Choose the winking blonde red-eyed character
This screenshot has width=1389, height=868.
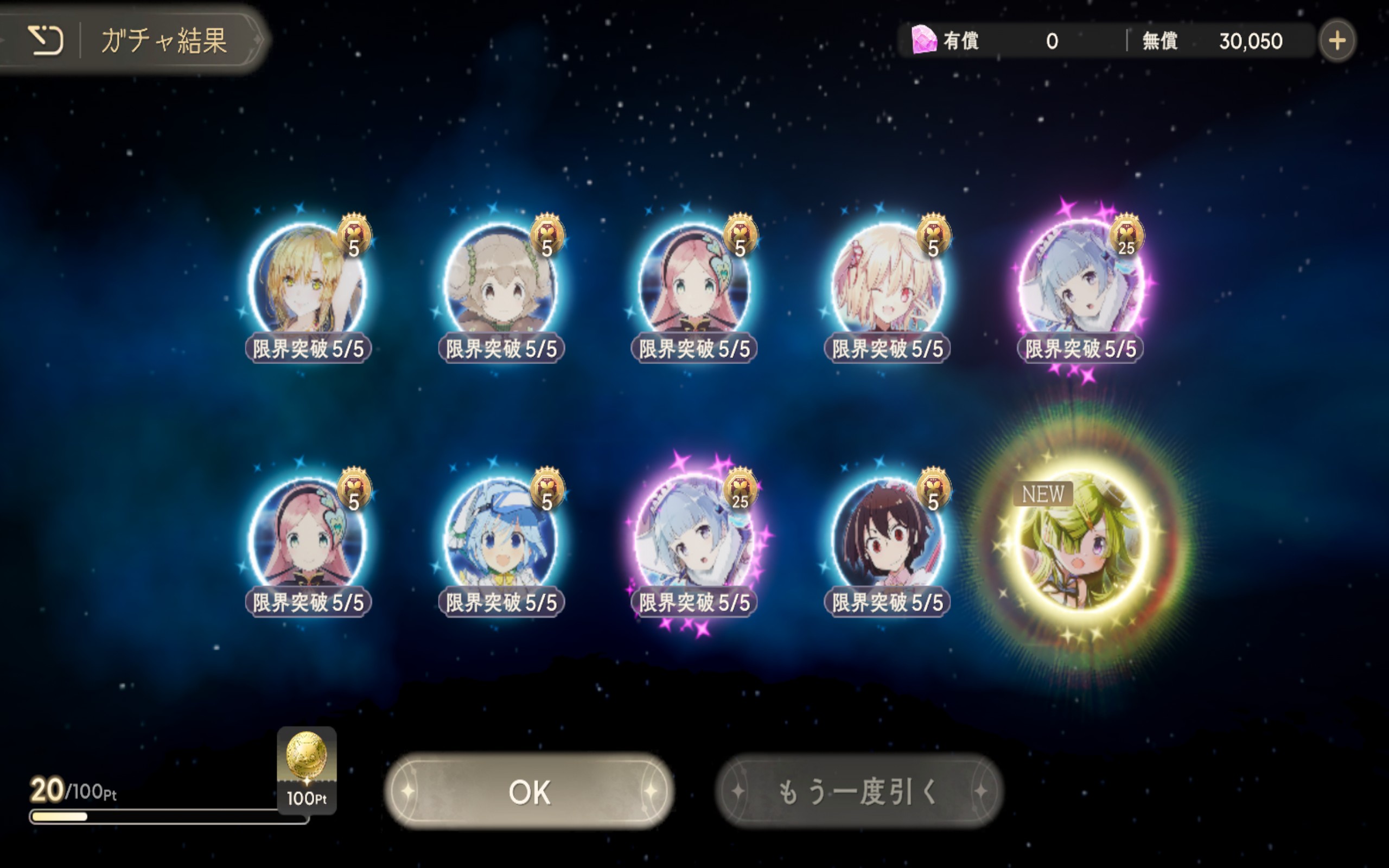887,282
